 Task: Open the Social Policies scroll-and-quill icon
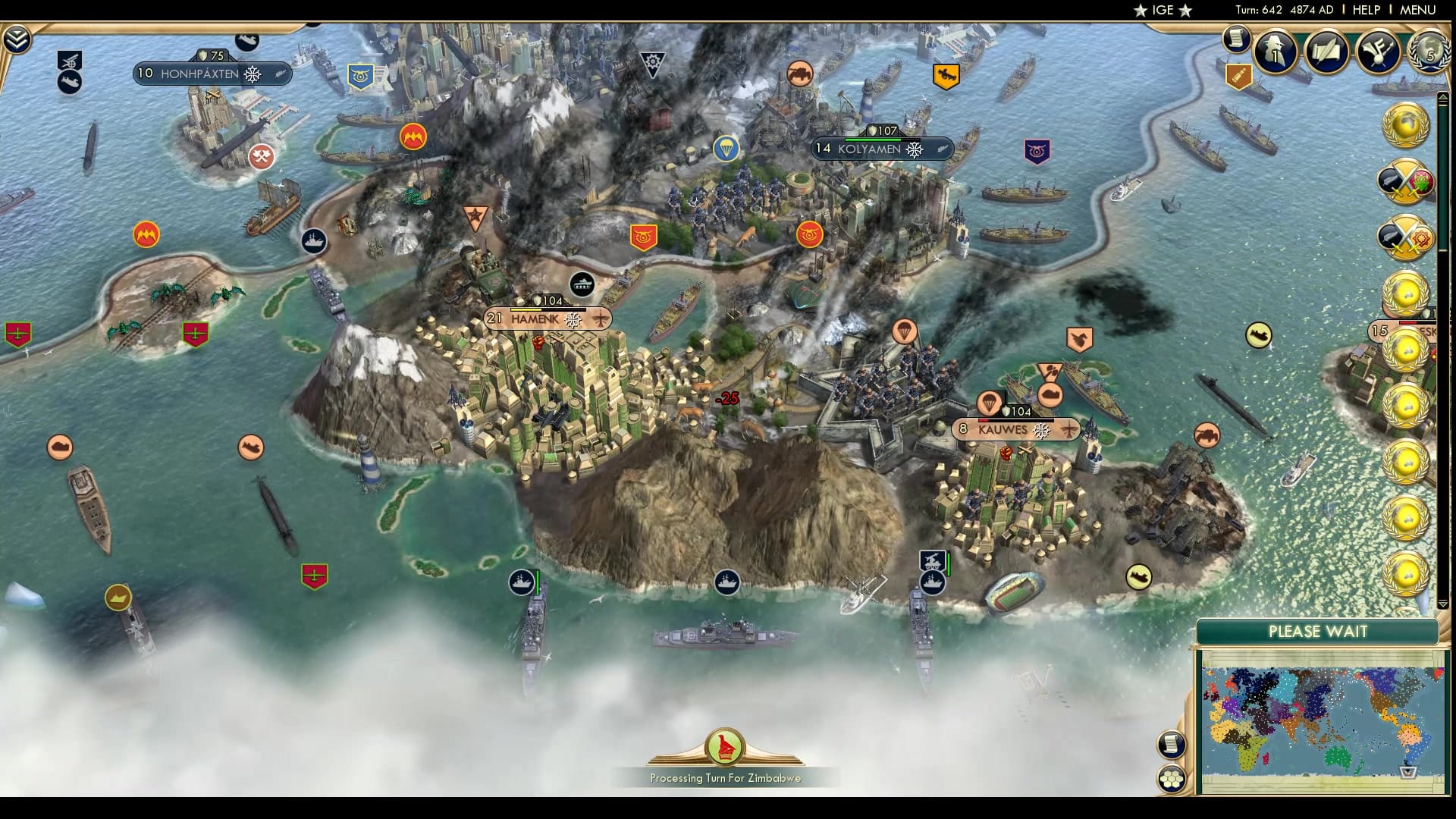tap(1328, 51)
